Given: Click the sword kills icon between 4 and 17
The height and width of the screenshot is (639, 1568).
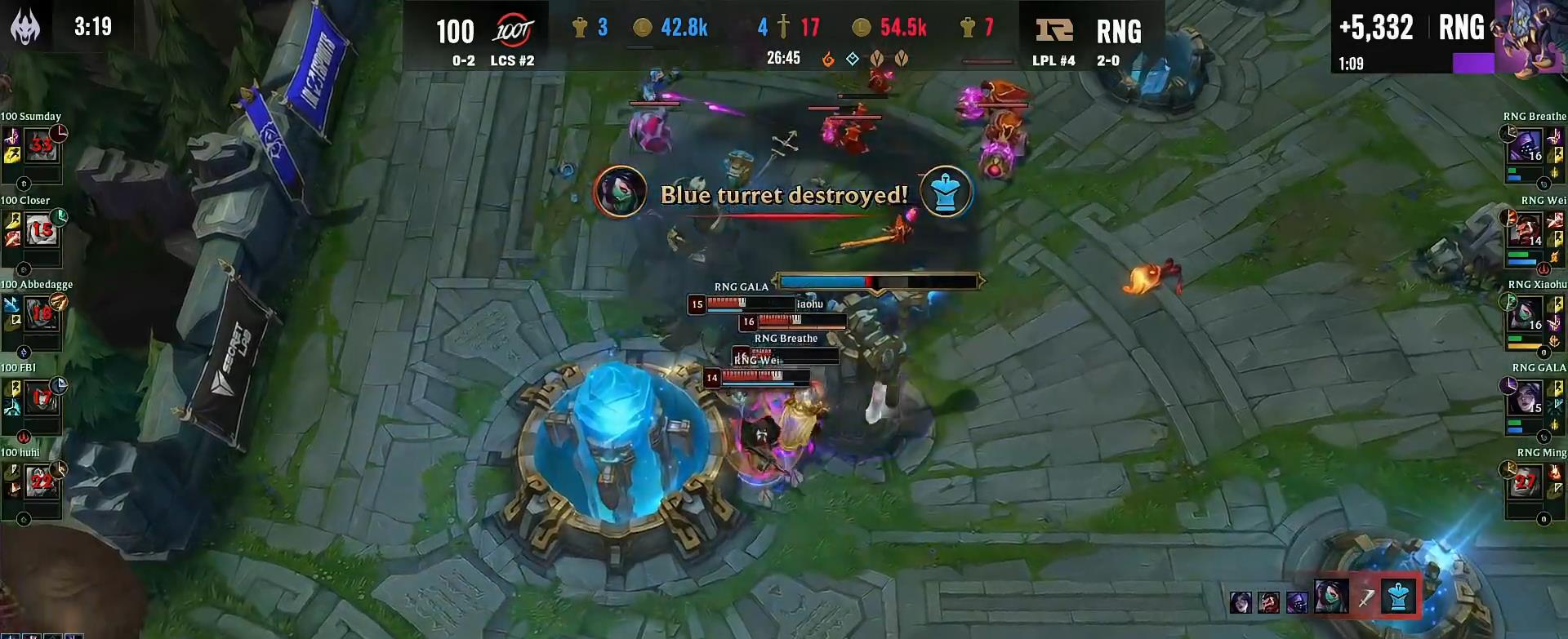Looking at the screenshot, I should [x=786, y=27].
